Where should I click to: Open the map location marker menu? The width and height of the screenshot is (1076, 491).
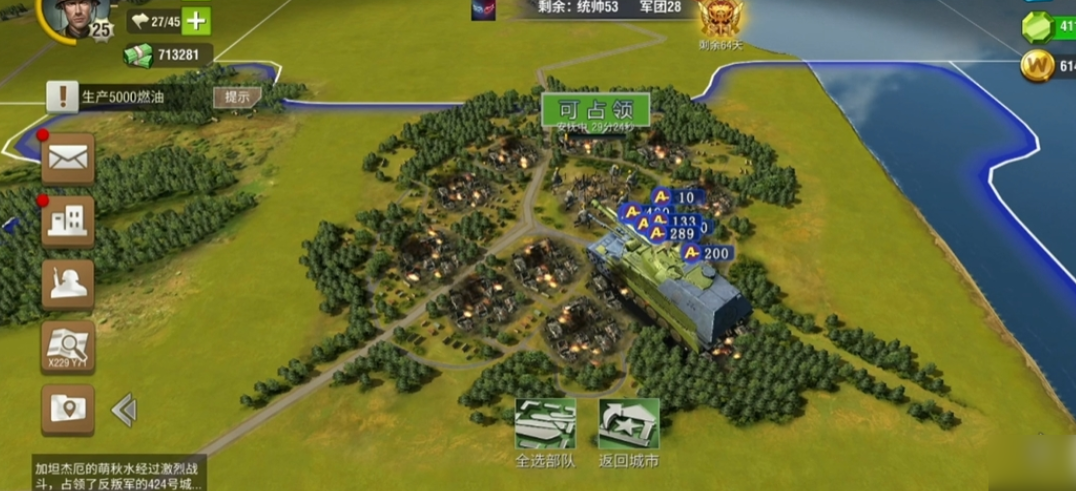68,409
